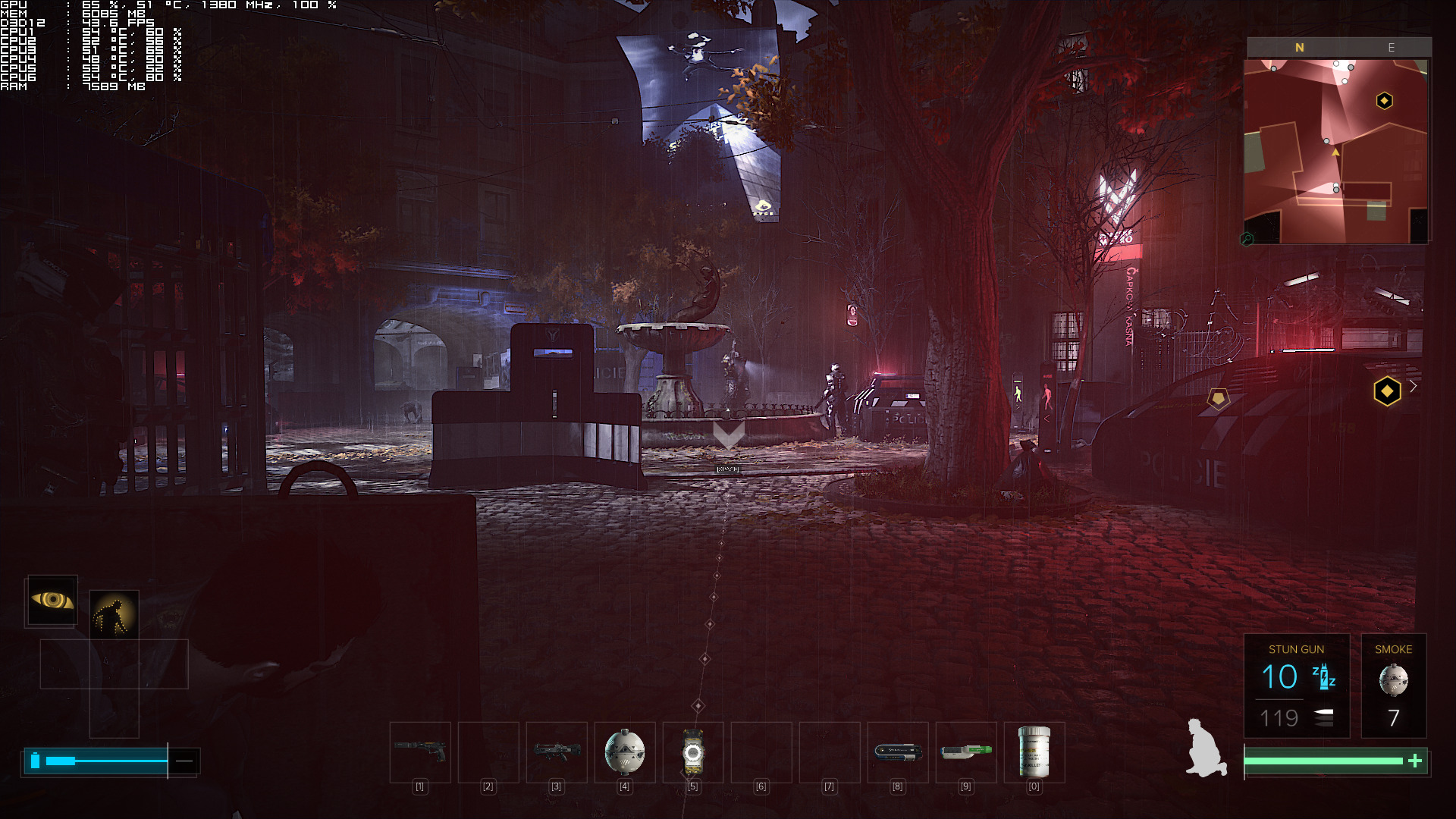Viewport: 1456px width, 819px height.
Task: Click the hexagon objective marker on minimap
Action: [x=1384, y=101]
